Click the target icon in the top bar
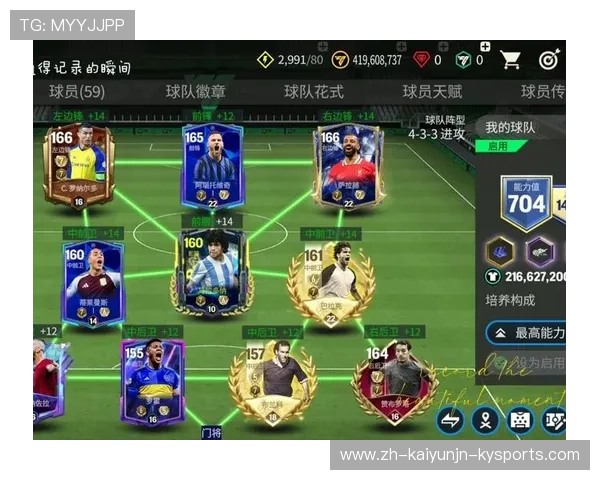 pyautogui.click(x=549, y=60)
